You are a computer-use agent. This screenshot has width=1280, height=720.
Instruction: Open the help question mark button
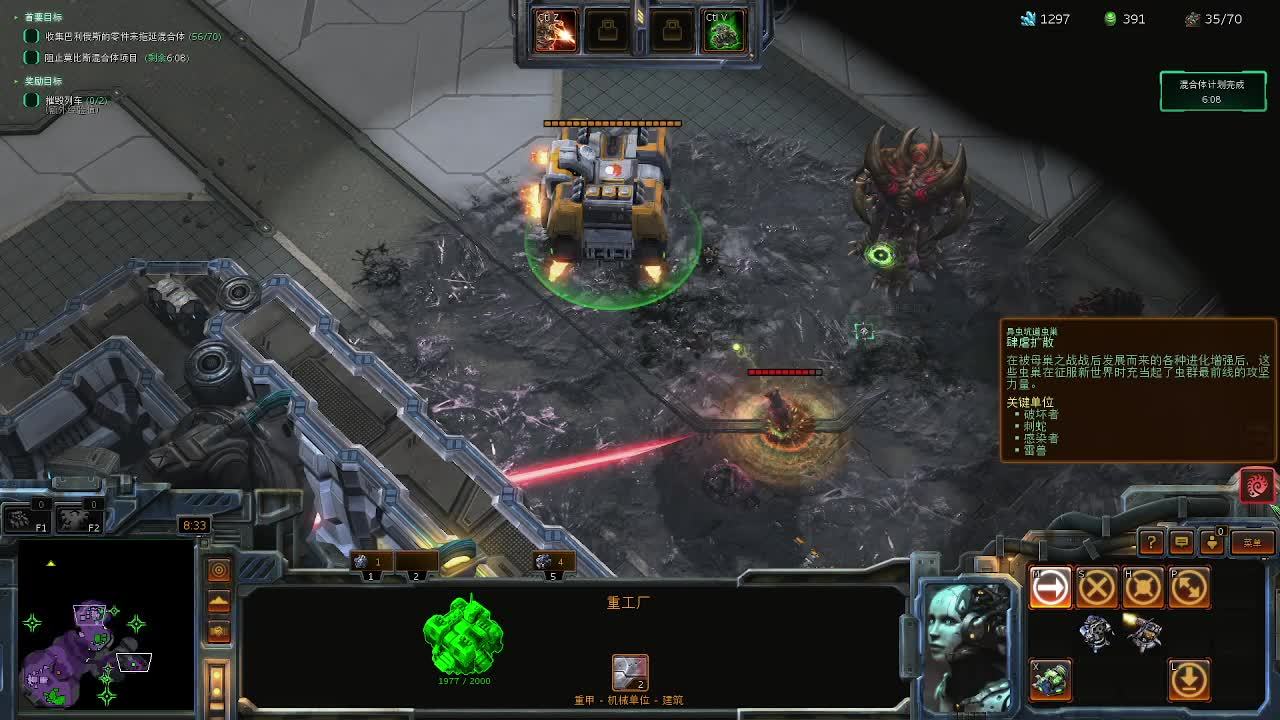(x=1151, y=542)
